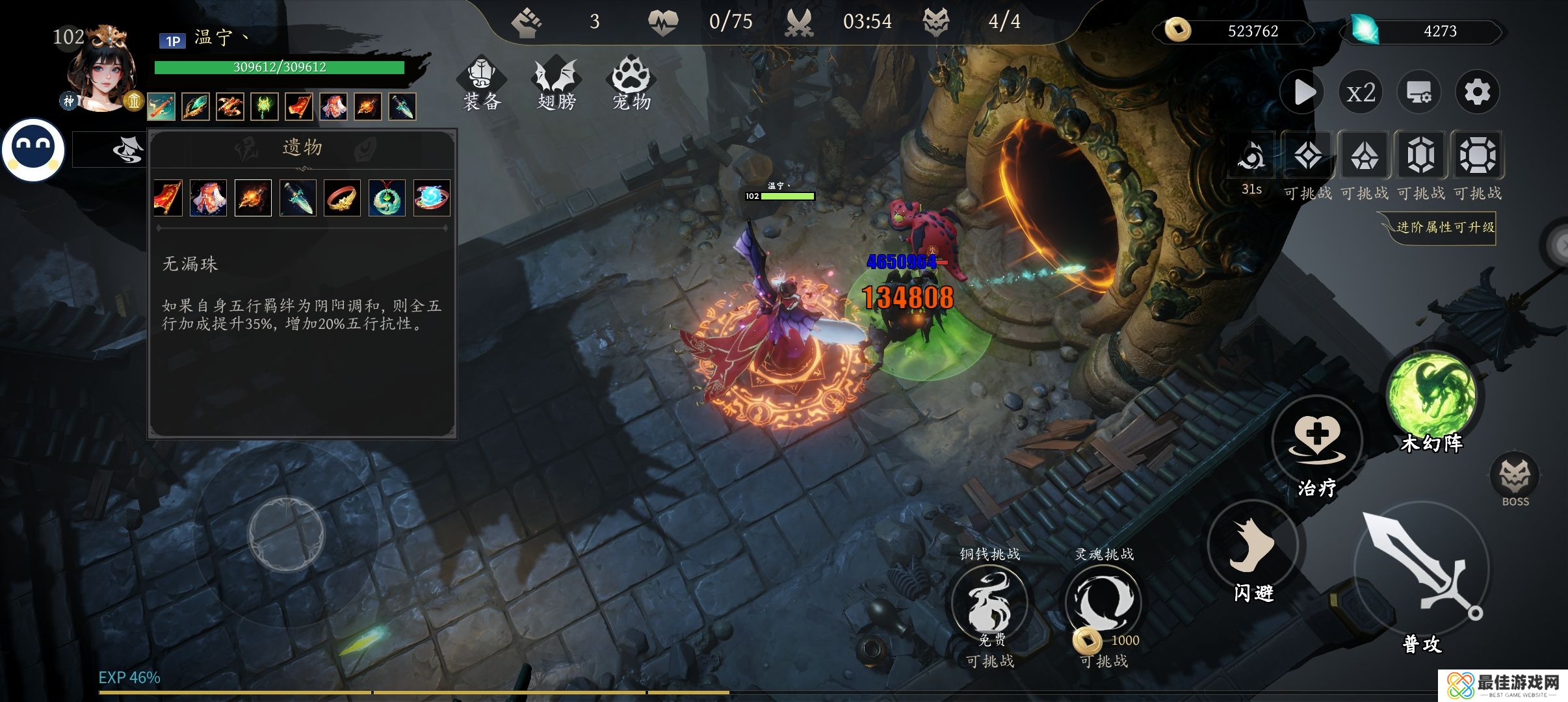The height and width of the screenshot is (702, 1568).
Task: Select the golden ring relic
Action: click(x=342, y=198)
